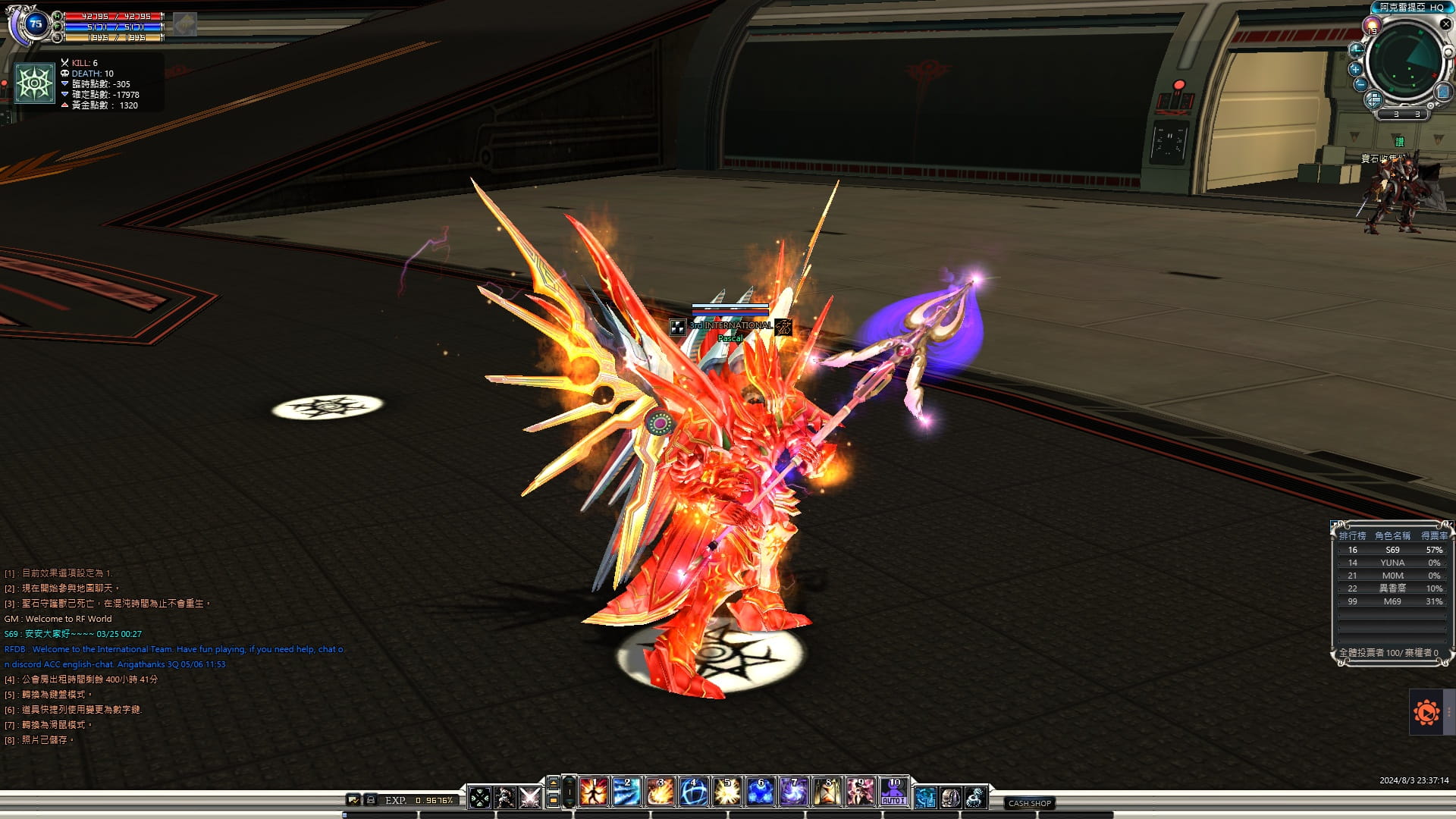Activate the AUTO I skill in slot 10
1456x819 pixels.
click(x=893, y=792)
